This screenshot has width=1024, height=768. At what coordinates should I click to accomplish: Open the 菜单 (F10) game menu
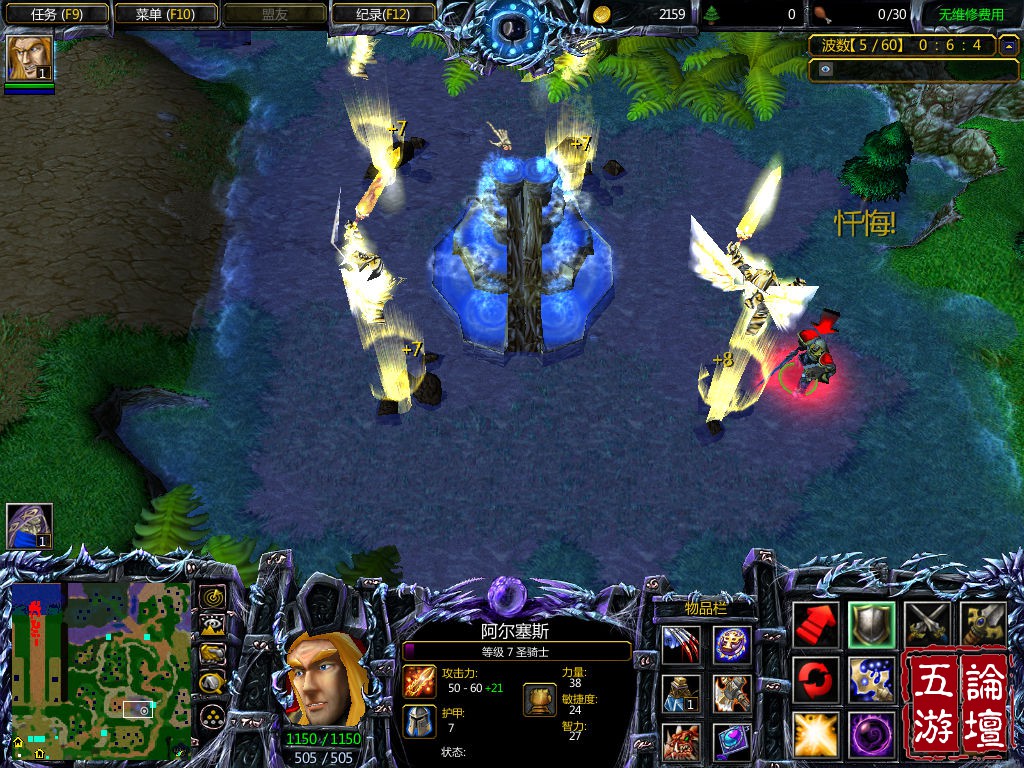(165, 14)
